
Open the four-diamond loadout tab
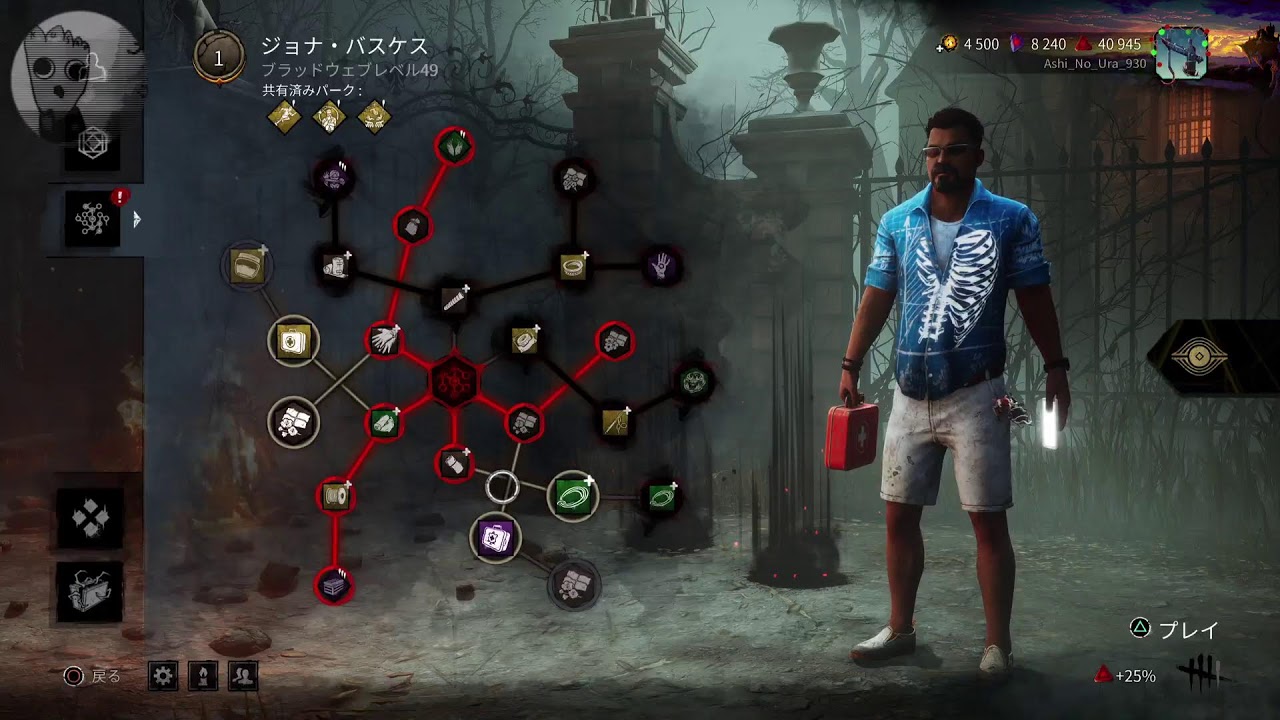click(x=90, y=517)
